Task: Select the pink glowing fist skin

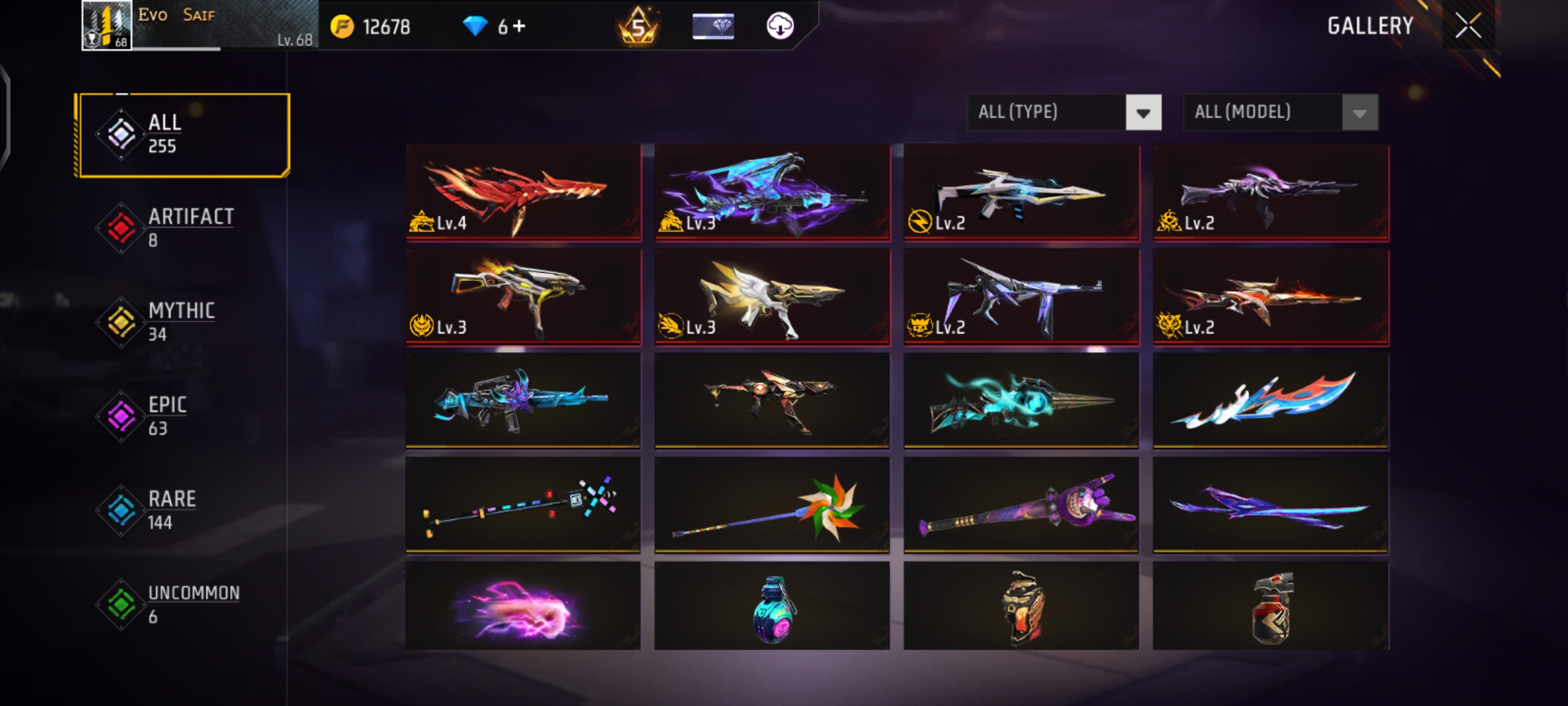Action: click(x=523, y=607)
